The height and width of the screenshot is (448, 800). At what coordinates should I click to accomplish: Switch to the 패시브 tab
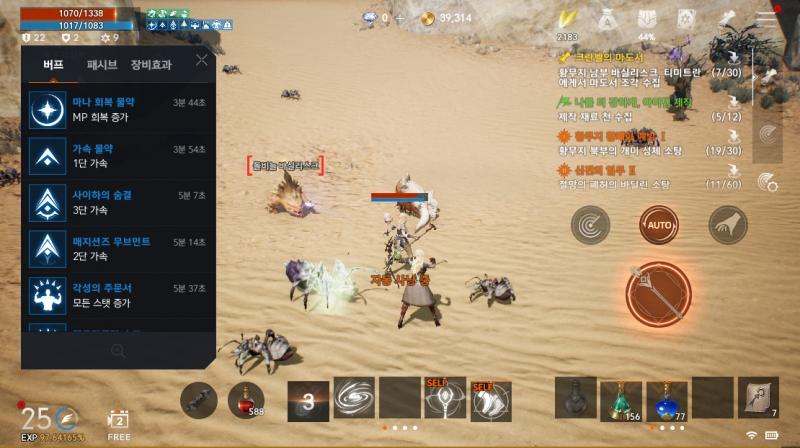pos(101,65)
